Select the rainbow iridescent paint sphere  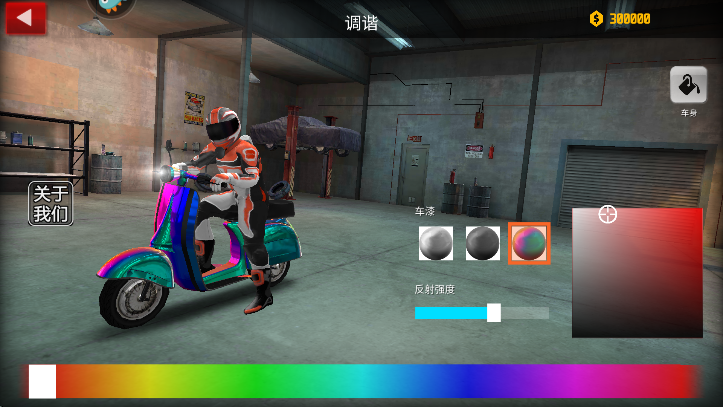click(x=529, y=243)
